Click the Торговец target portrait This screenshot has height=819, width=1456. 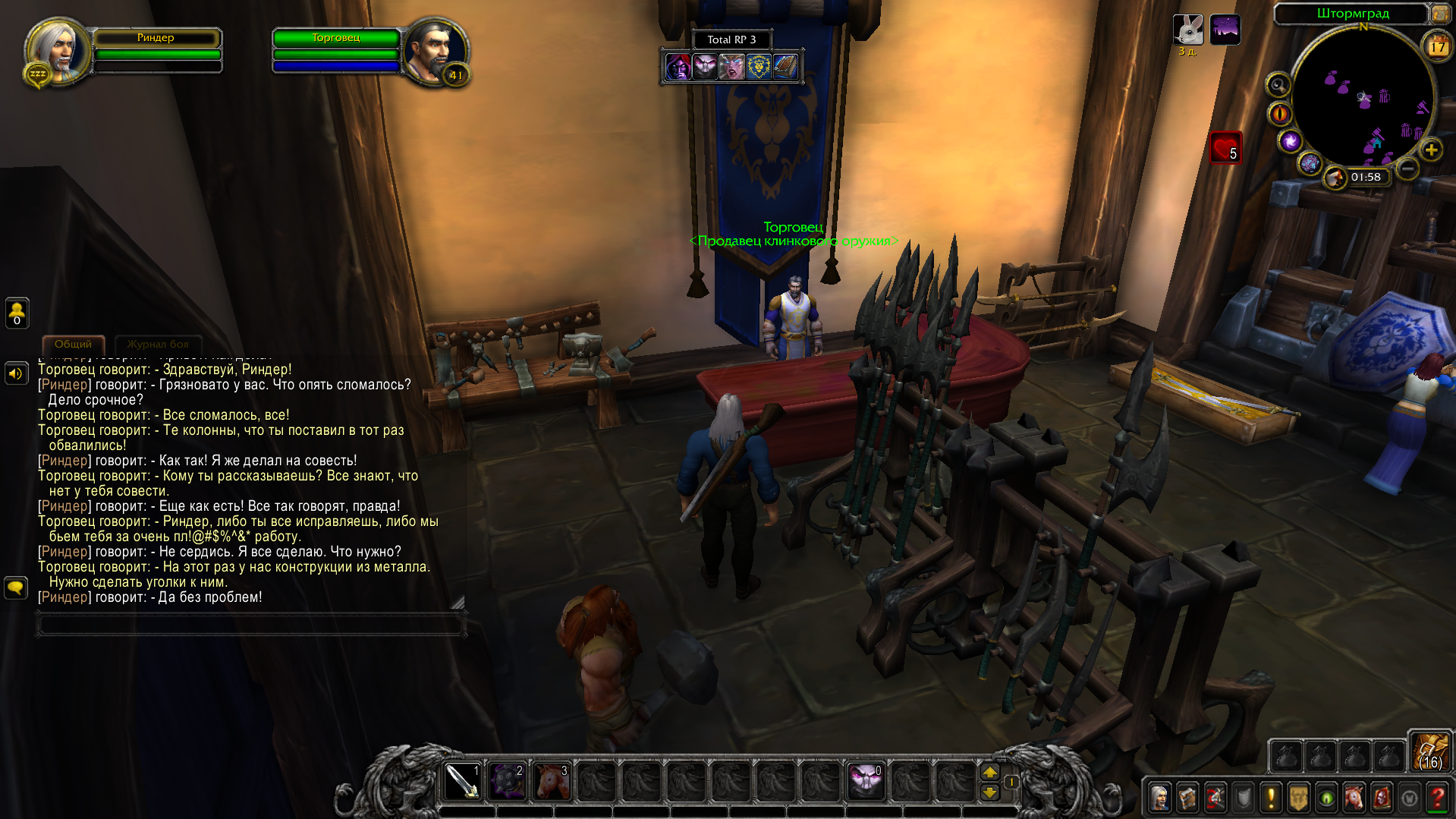434,51
